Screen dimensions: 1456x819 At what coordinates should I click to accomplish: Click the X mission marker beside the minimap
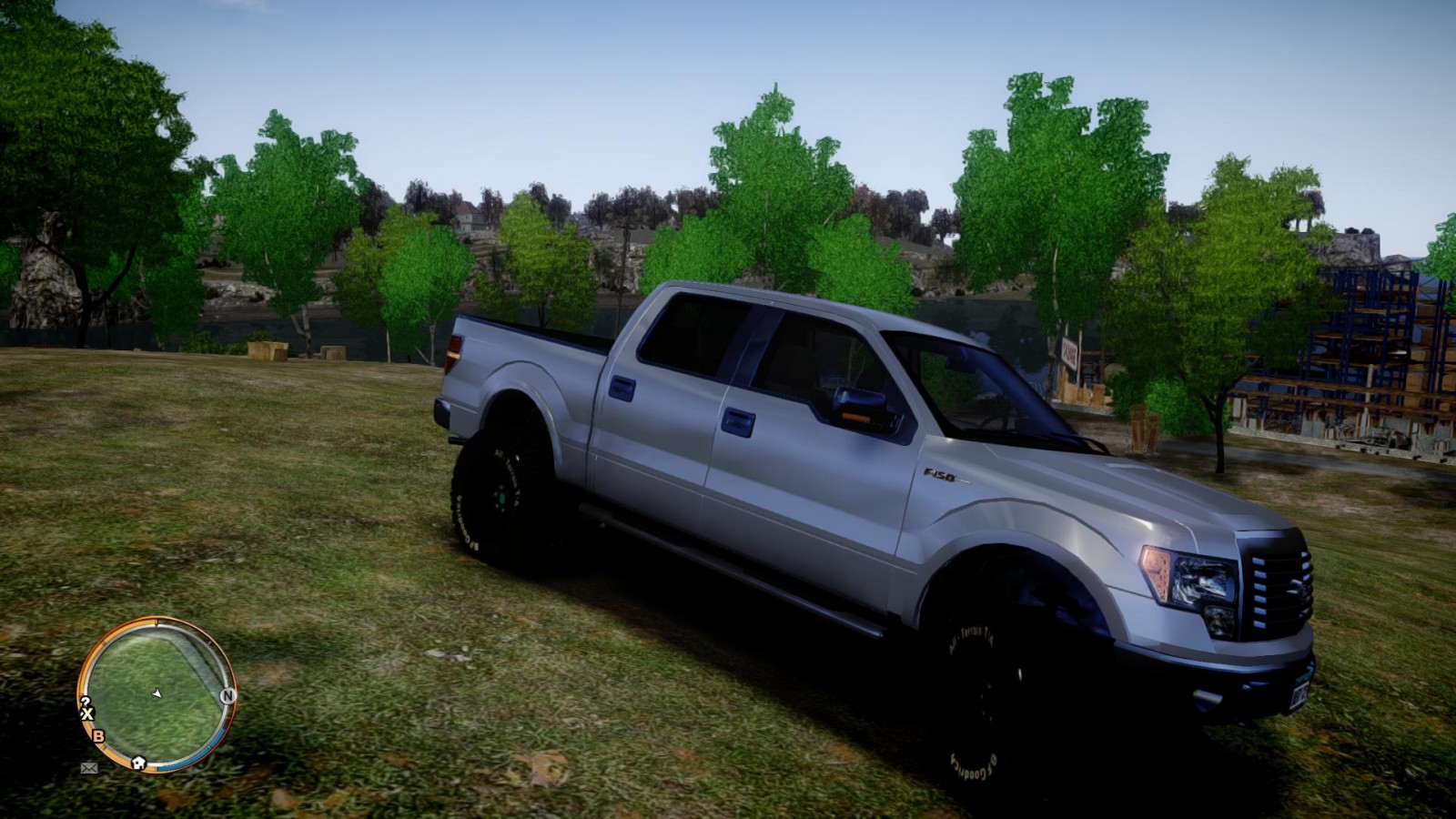(x=86, y=712)
